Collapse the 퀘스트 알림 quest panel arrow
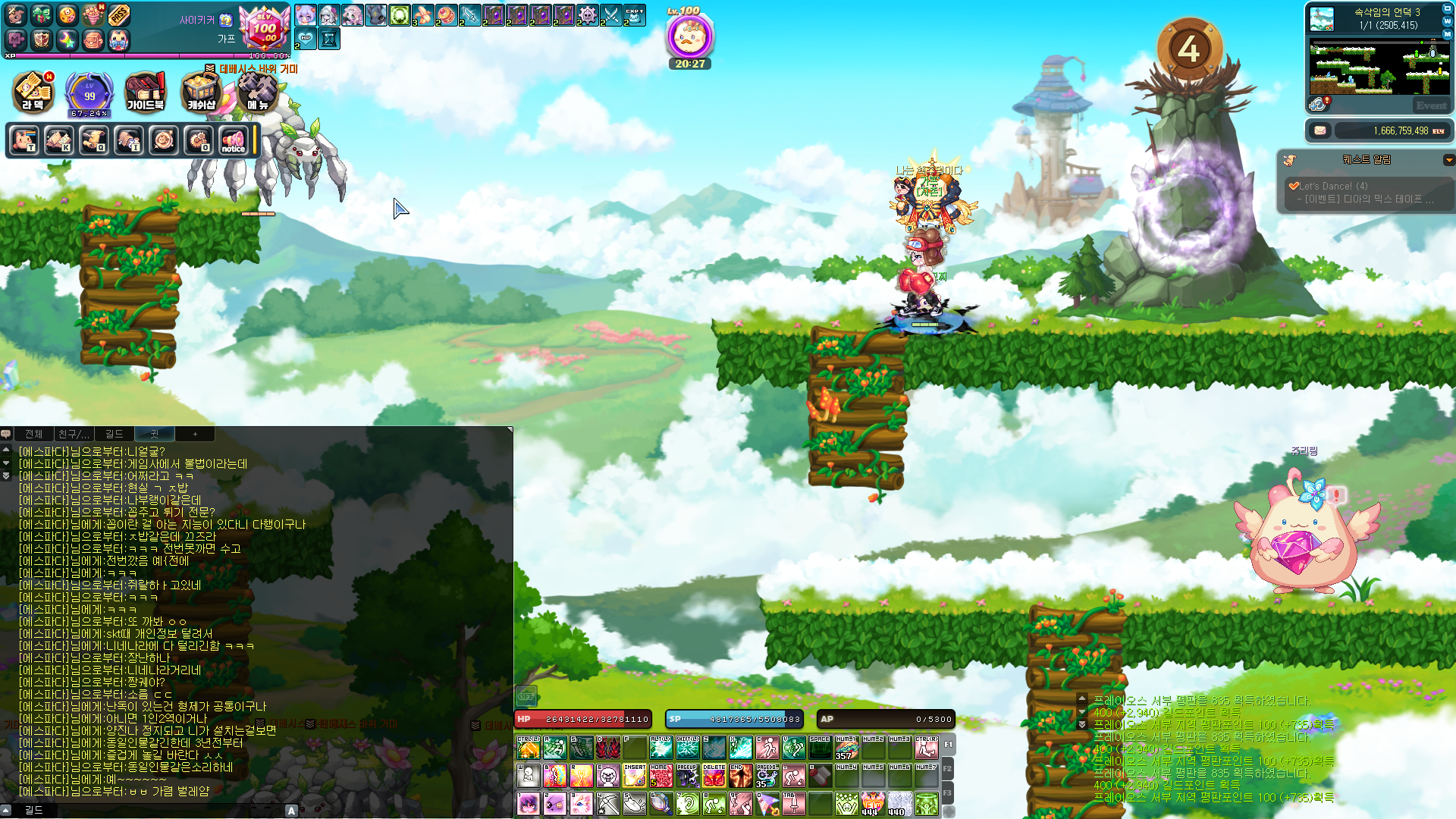Image resolution: width=1456 pixels, height=819 pixels. click(x=1448, y=160)
